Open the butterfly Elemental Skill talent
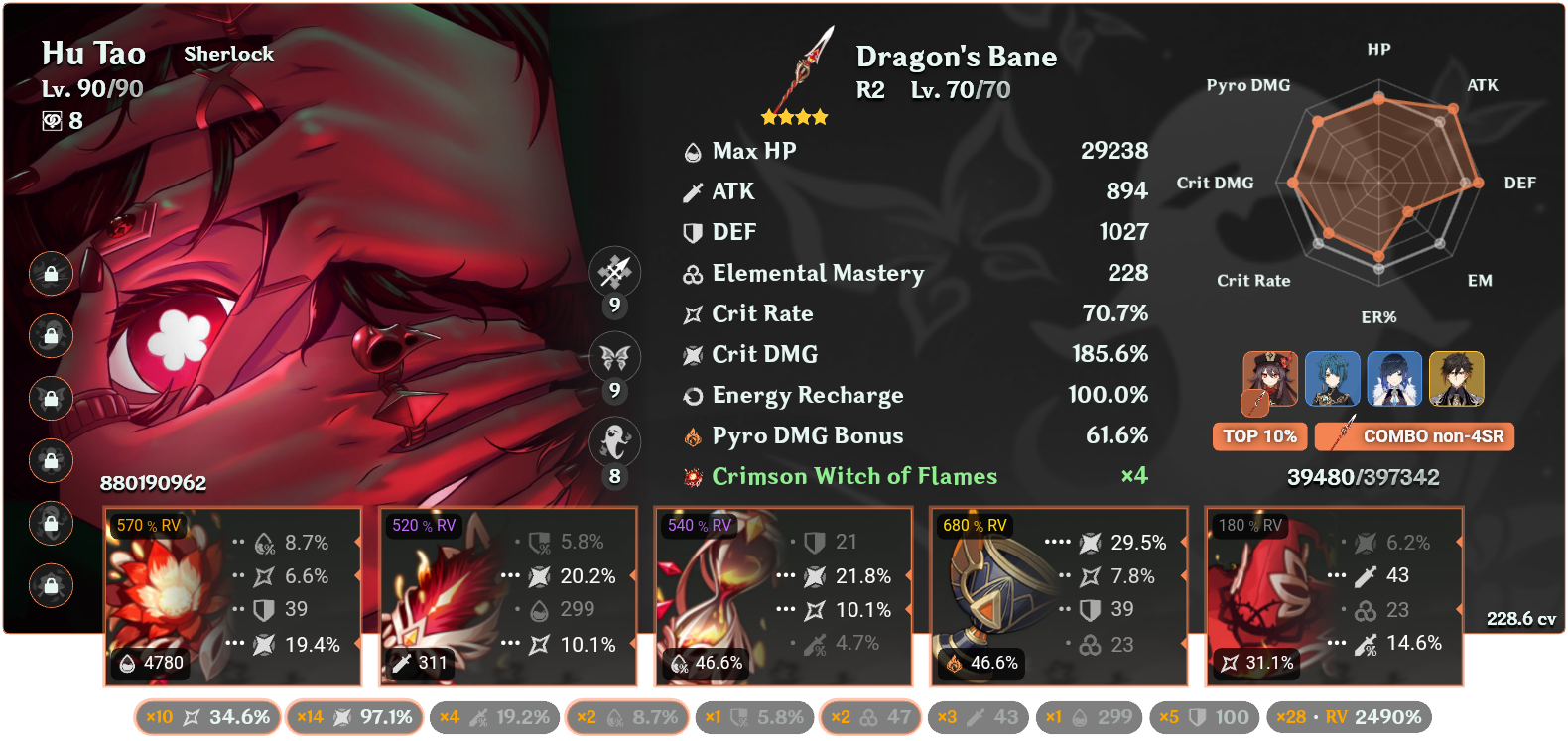The width and height of the screenshot is (1568, 741). 615,357
